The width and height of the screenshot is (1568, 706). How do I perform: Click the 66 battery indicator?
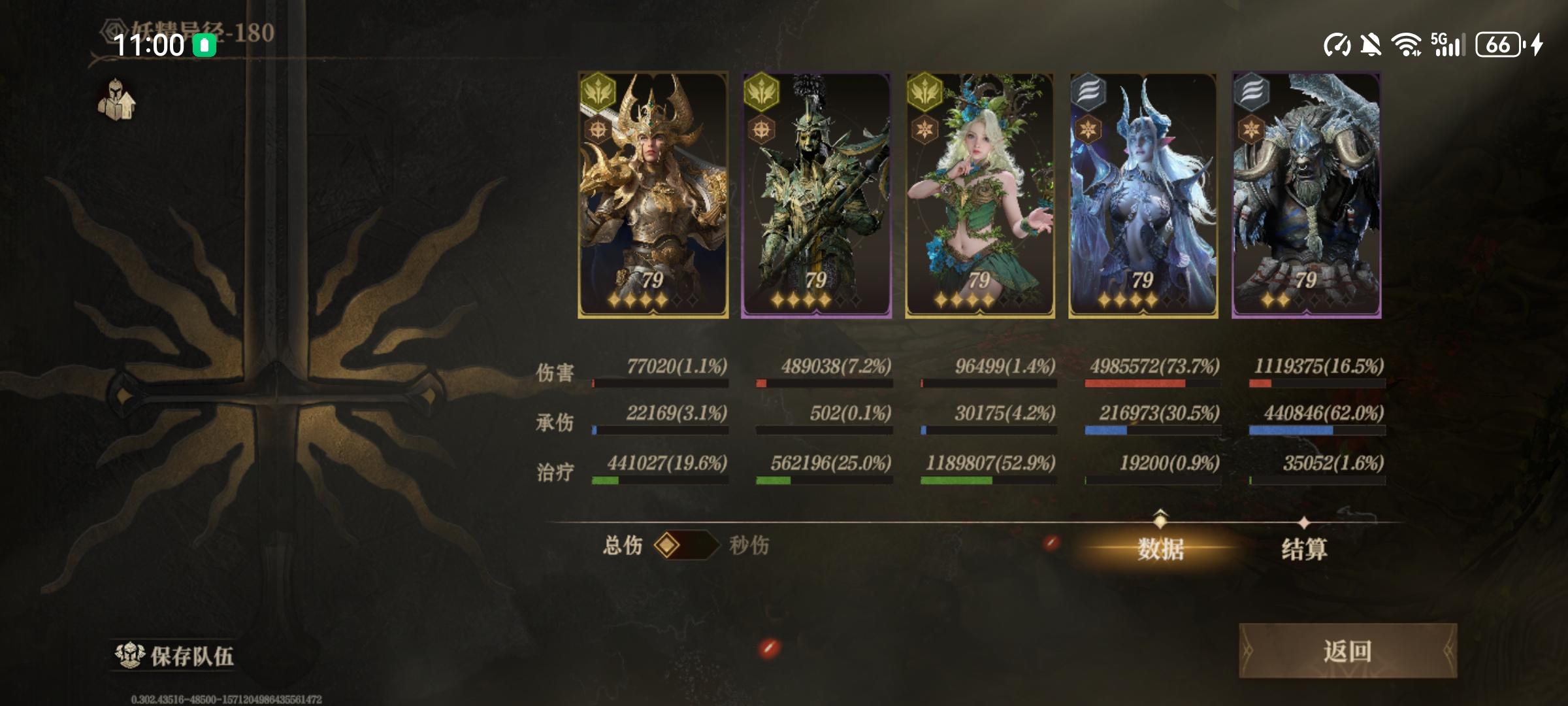[x=1497, y=44]
